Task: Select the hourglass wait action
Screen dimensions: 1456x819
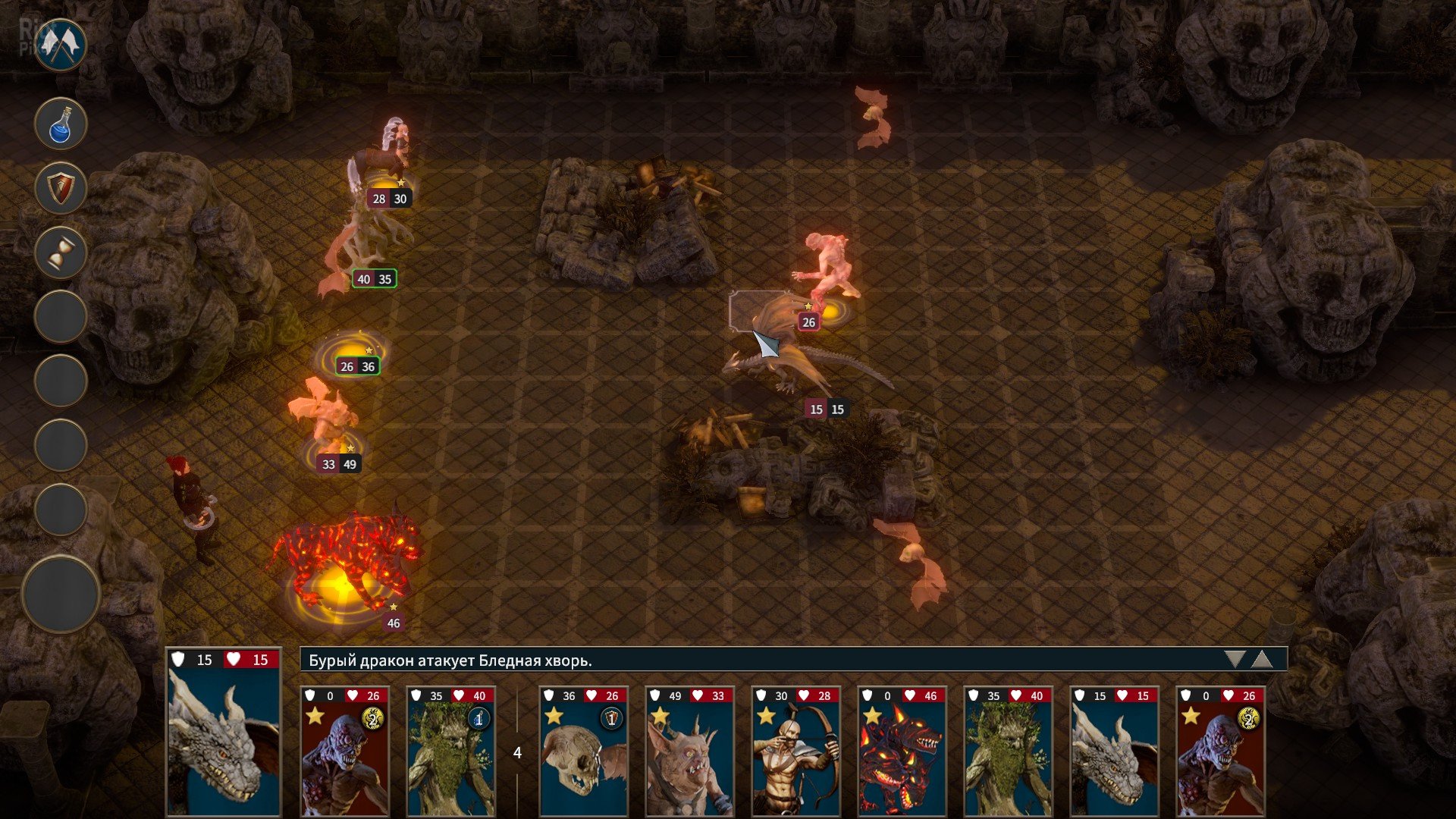Action: coord(61,253)
